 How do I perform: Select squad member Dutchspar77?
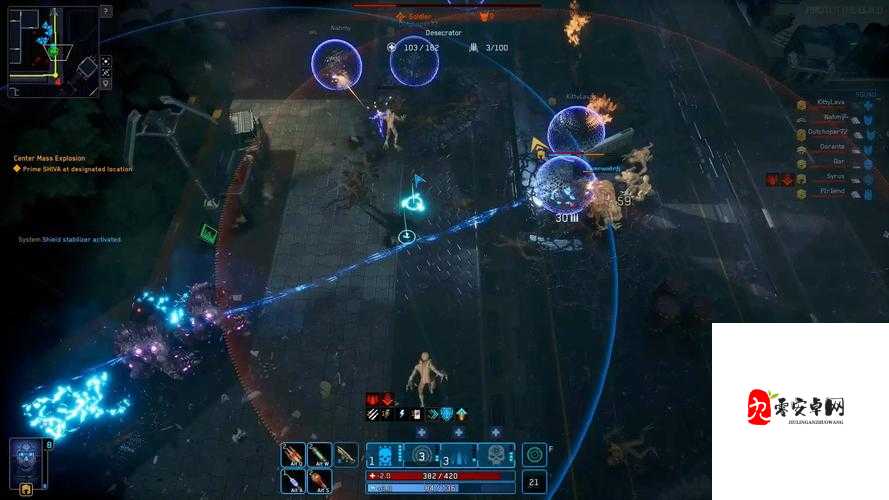(x=828, y=132)
